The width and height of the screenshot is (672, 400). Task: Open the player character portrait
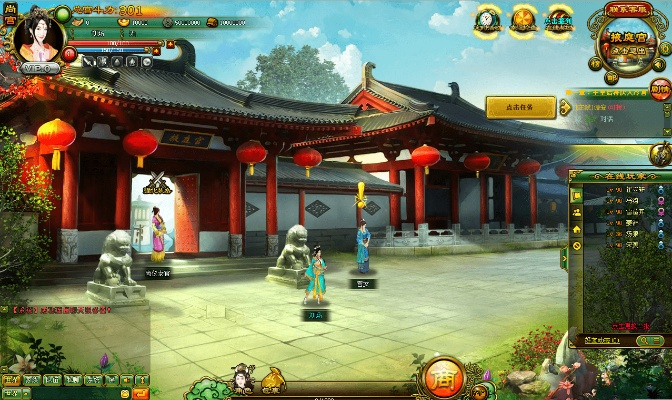pos(41,38)
